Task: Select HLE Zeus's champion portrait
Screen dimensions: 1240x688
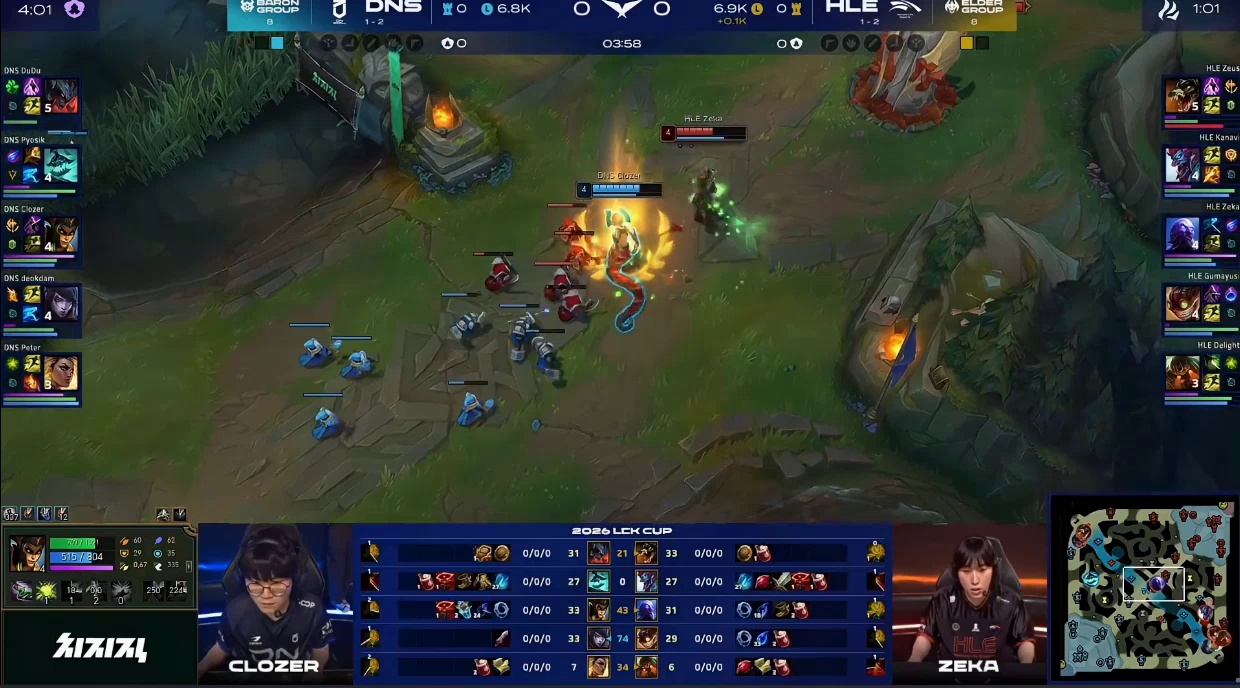Action: click(1182, 96)
